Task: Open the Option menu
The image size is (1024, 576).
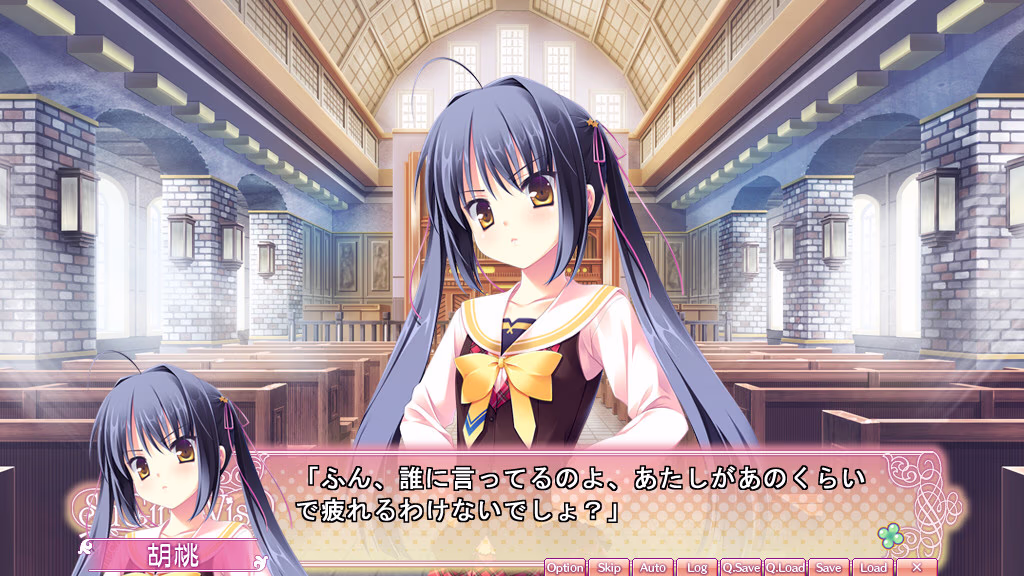Action: point(565,567)
